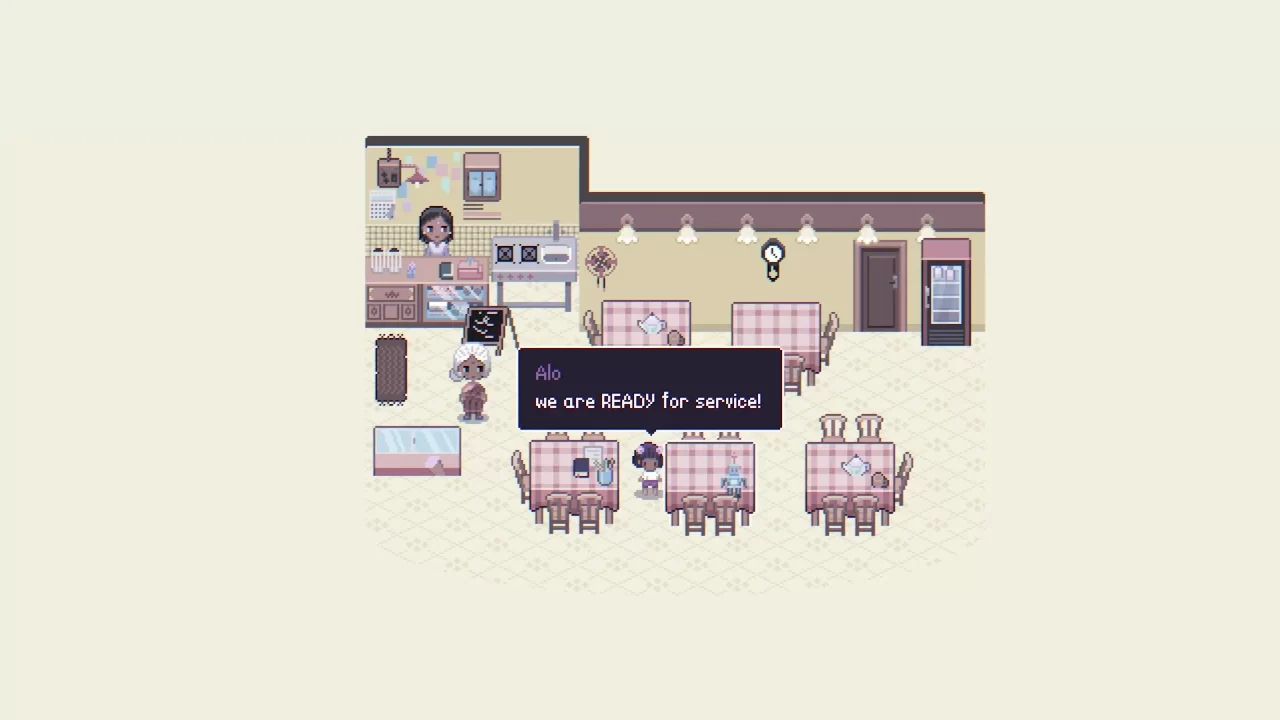Image resolution: width=1280 pixels, height=720 pixels.
Task: Select the robot seated at the center table
Action: (x=733, y=480)
